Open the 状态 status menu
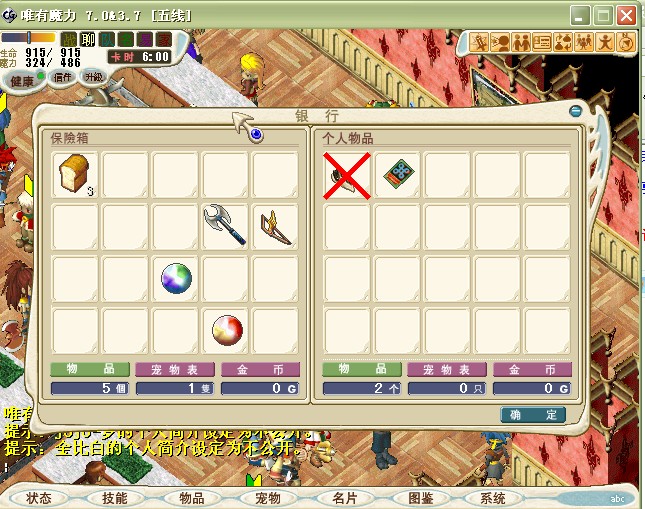The width and height of the screenshot is (645, 509). click(39, 498)
